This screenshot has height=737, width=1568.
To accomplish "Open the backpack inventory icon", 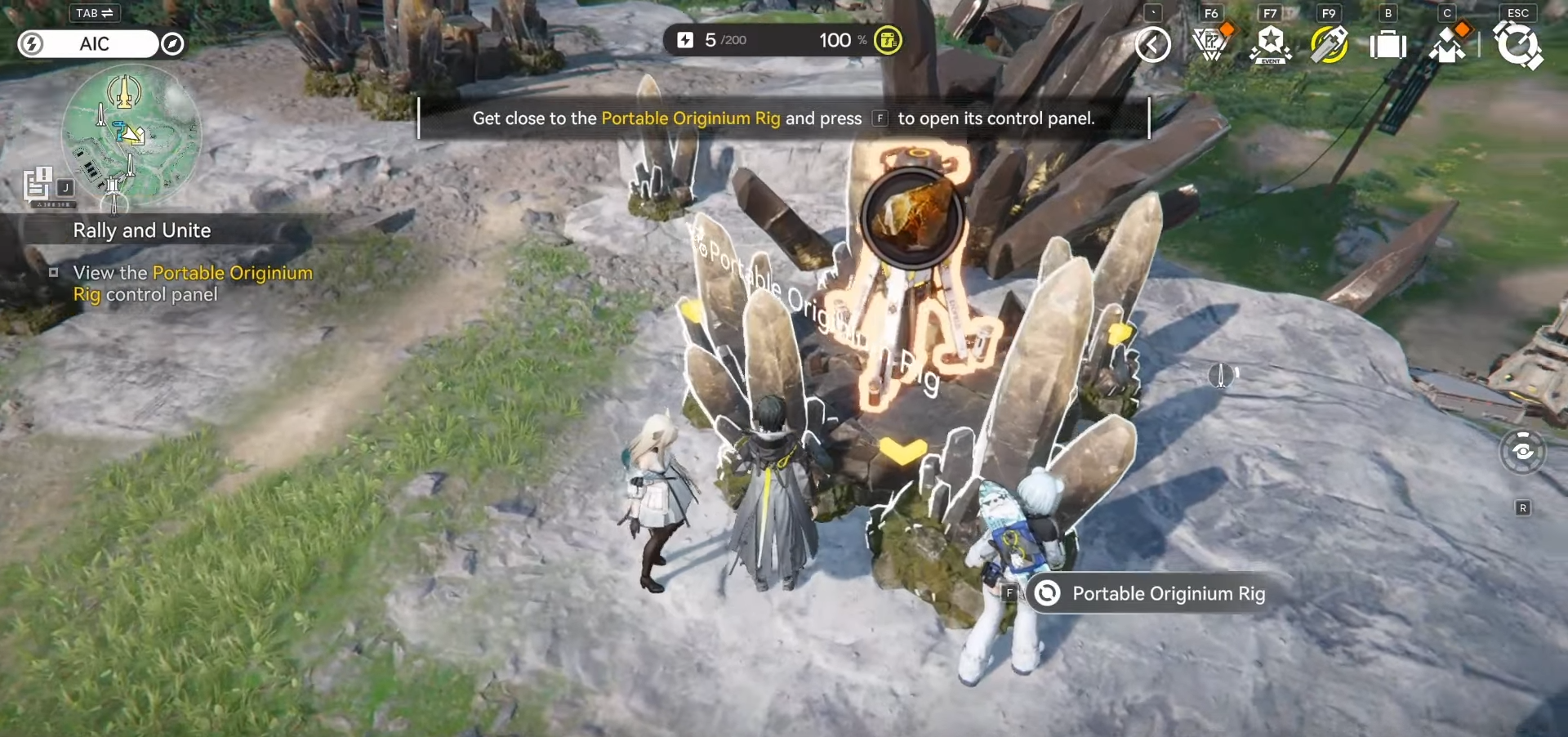I will pyautogui.click(x=1388, y=45).
